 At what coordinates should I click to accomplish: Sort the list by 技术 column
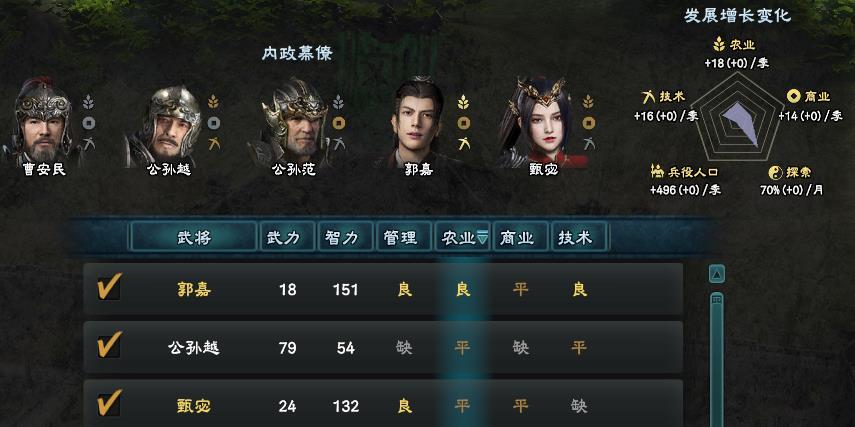tap(579, 237)
